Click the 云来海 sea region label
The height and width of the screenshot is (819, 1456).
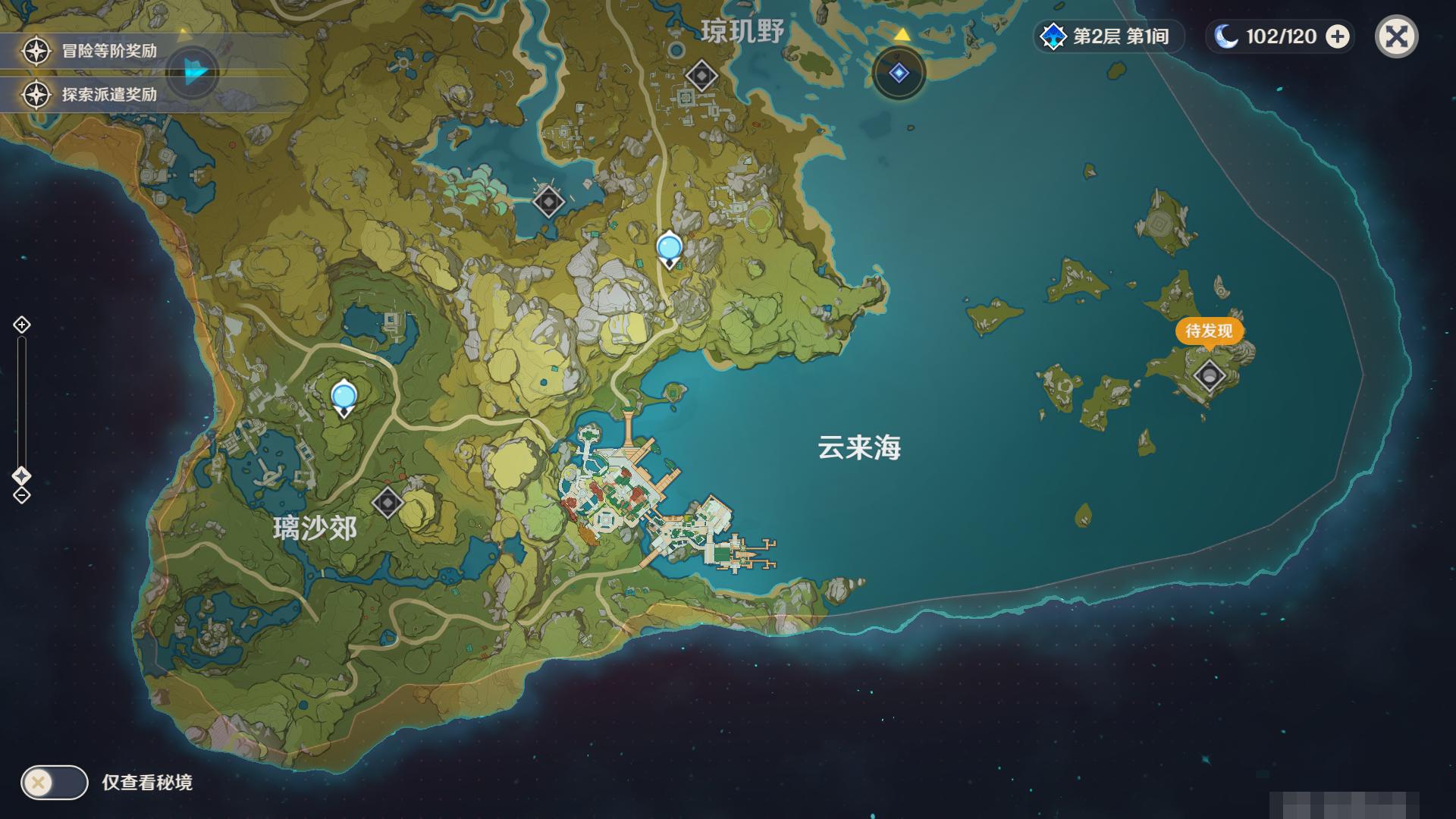coord(861,447)
